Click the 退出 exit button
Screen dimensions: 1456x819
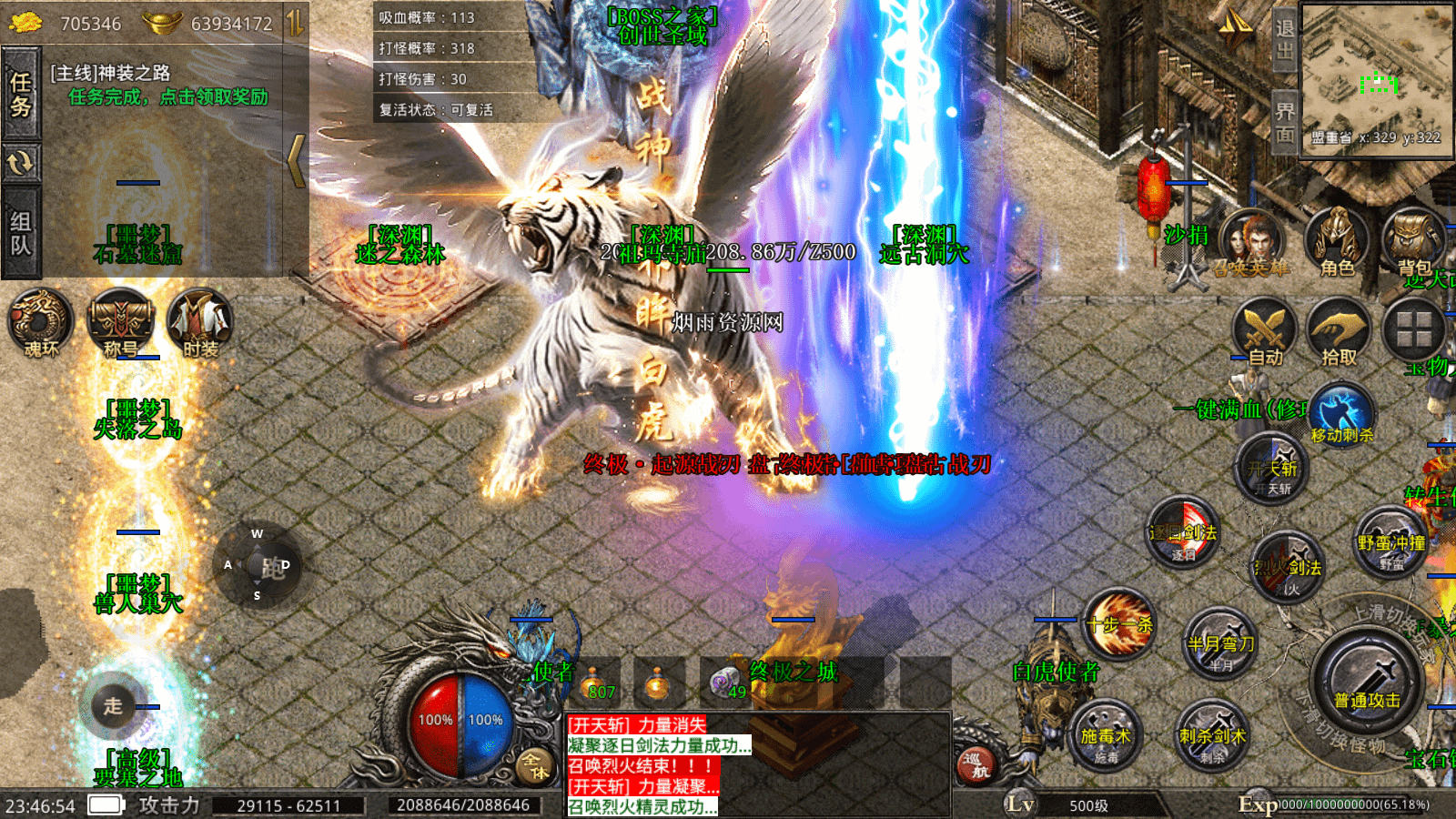coord(1284,40)
